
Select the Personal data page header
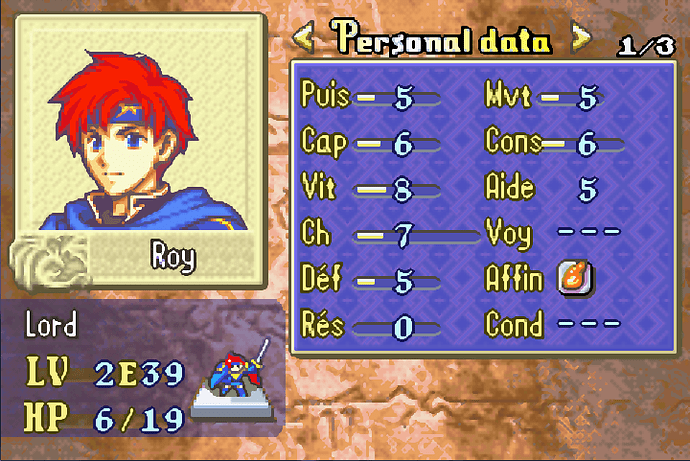click(443, 40)
